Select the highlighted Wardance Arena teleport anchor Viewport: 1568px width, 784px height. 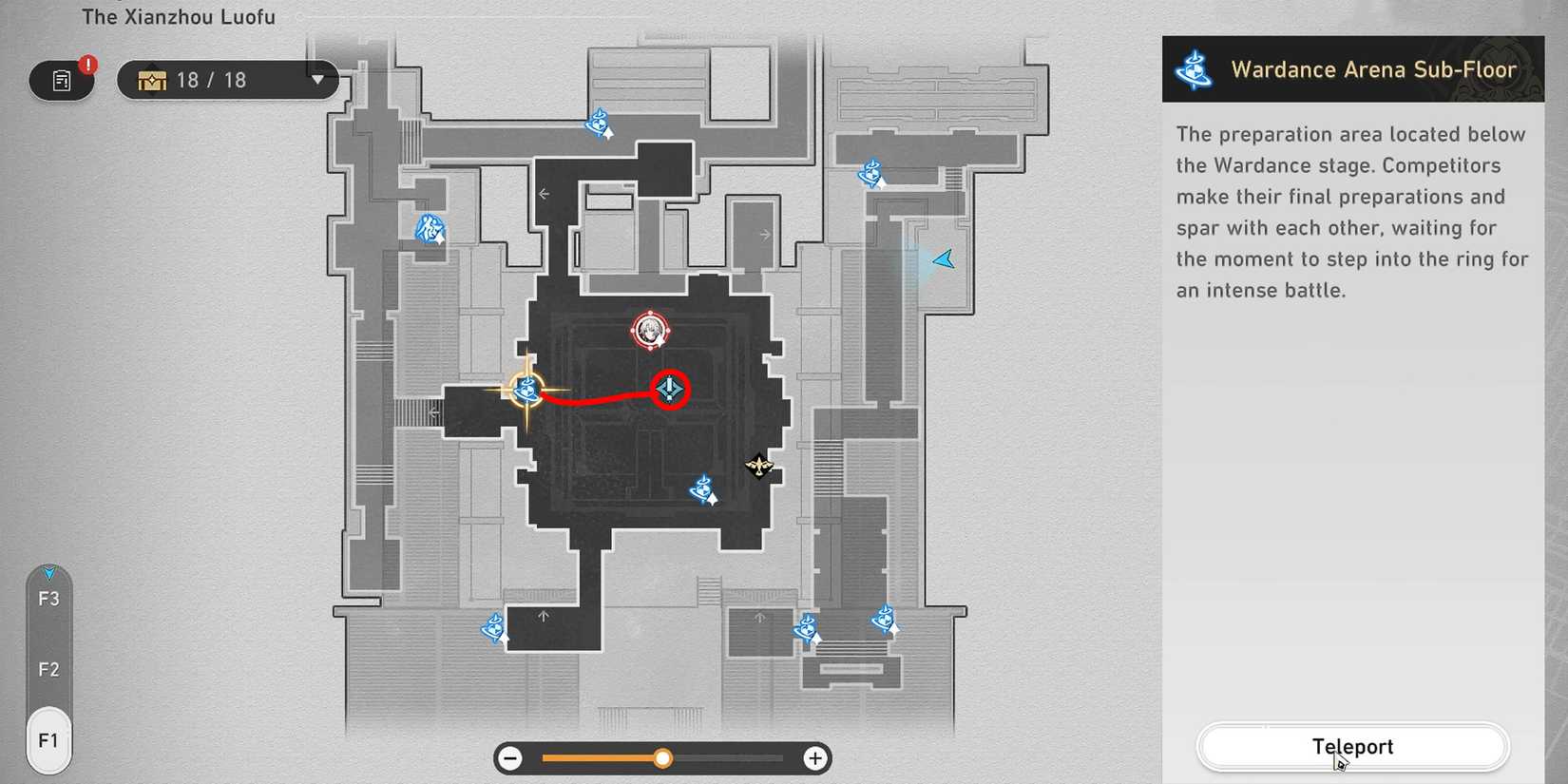pyautogui.click(x=526, y=390)
